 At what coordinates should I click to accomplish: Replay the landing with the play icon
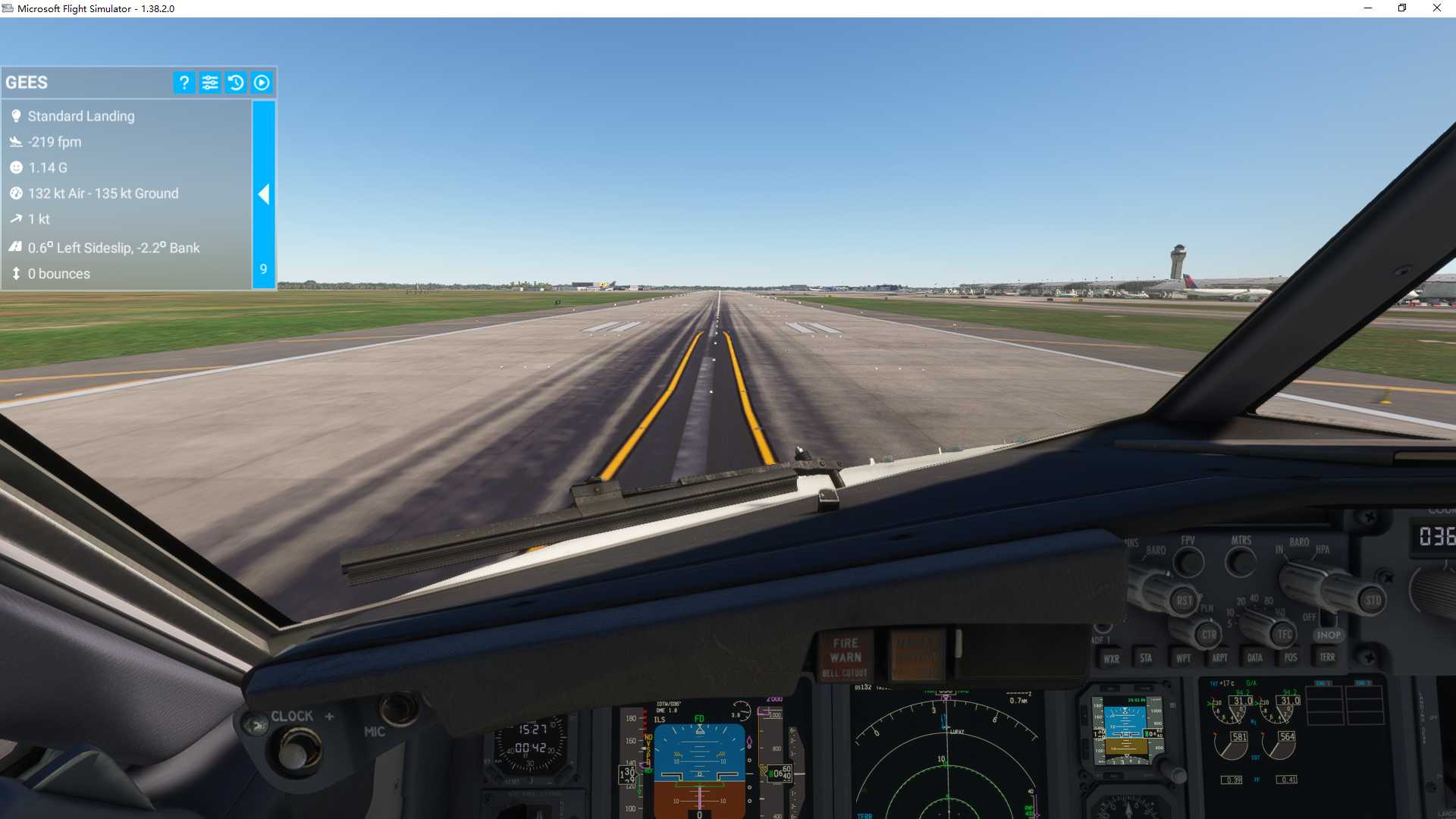click(x=262, y=82)
